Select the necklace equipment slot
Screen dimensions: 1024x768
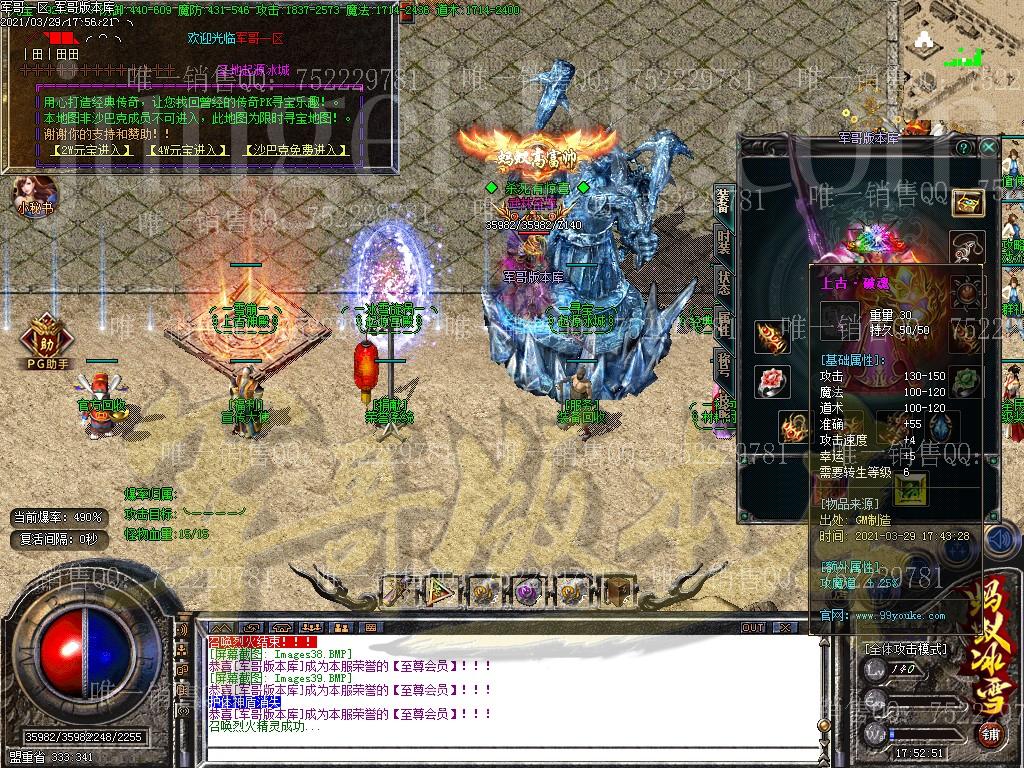(967, 245)
